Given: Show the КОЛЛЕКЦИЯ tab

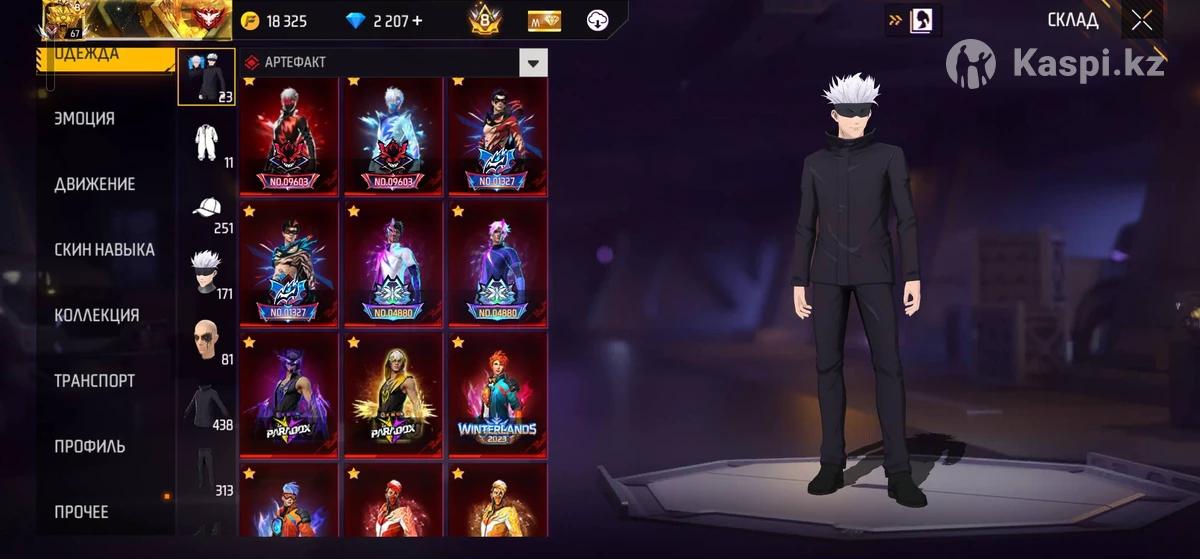Looking at the screenshot, I should [96, 315].
